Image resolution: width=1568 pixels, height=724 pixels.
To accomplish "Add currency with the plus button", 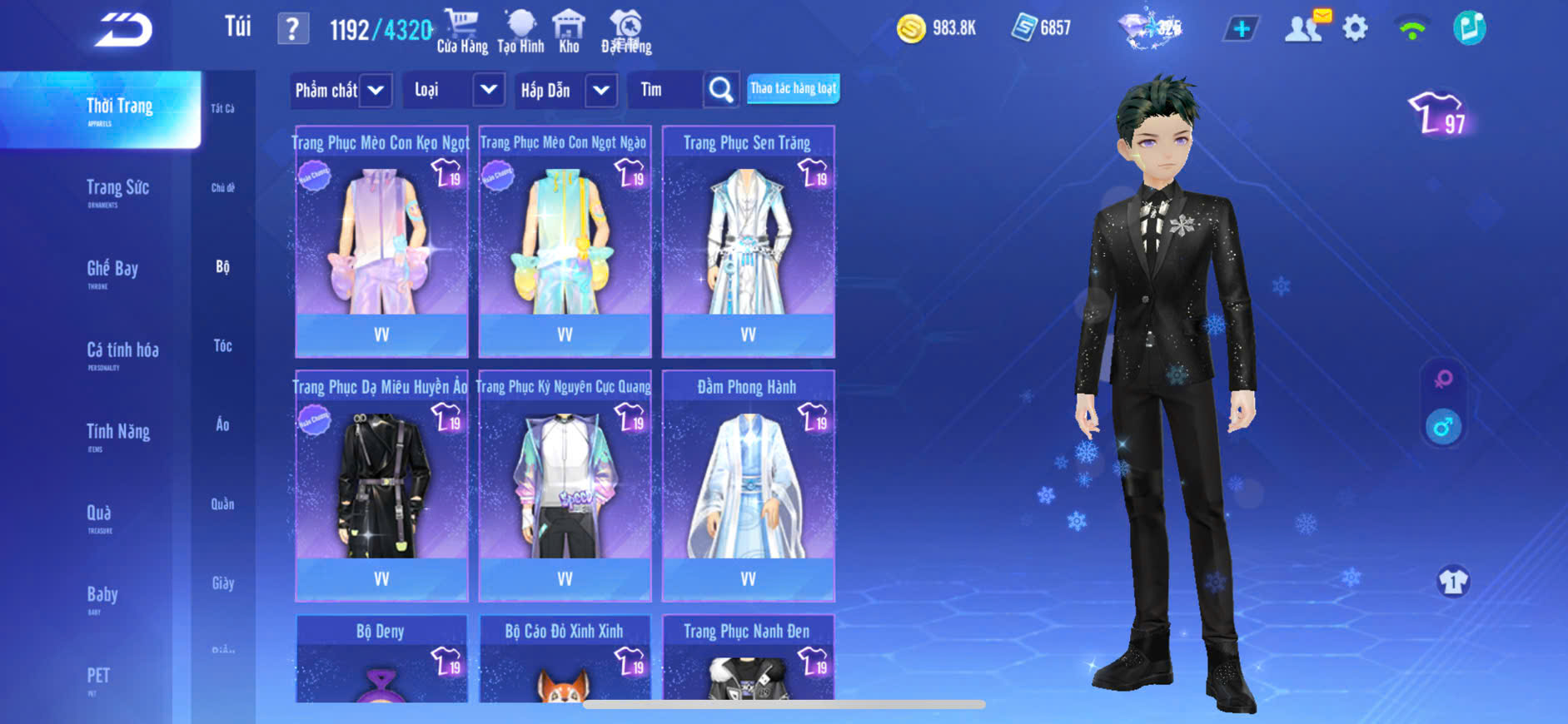I will (1241, 29).
